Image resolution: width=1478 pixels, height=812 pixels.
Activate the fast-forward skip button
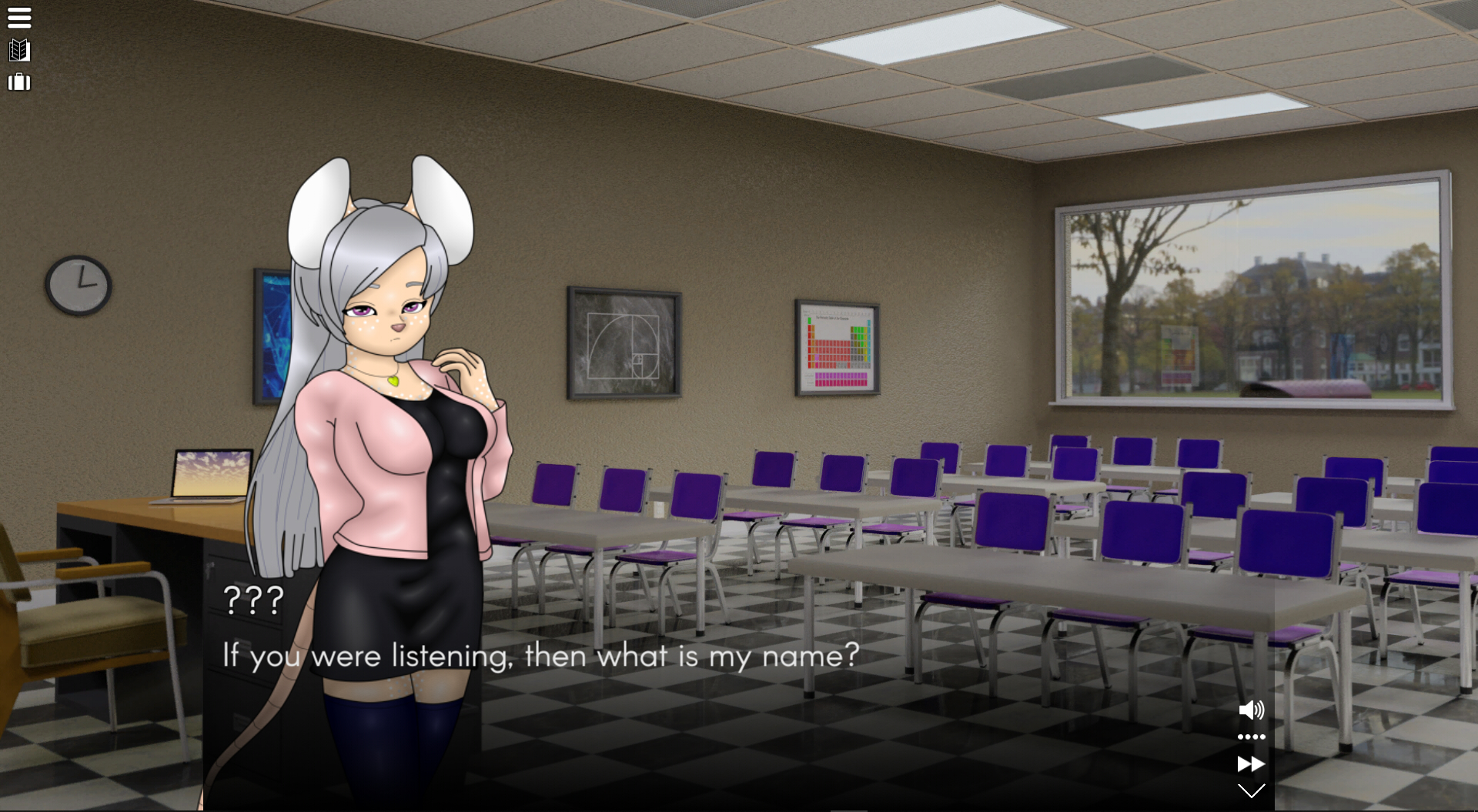(1251, 764)
